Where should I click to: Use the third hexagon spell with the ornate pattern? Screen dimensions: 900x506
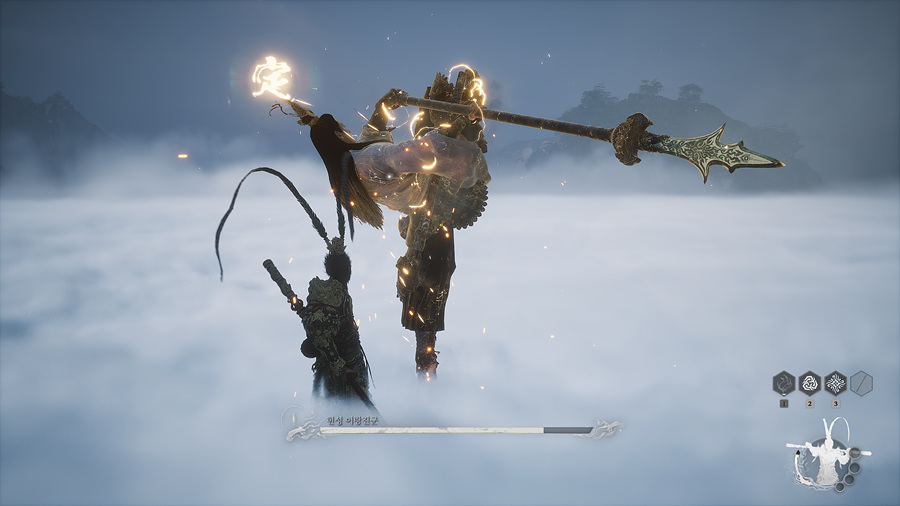pyautogui.click(x=835, y=383)
